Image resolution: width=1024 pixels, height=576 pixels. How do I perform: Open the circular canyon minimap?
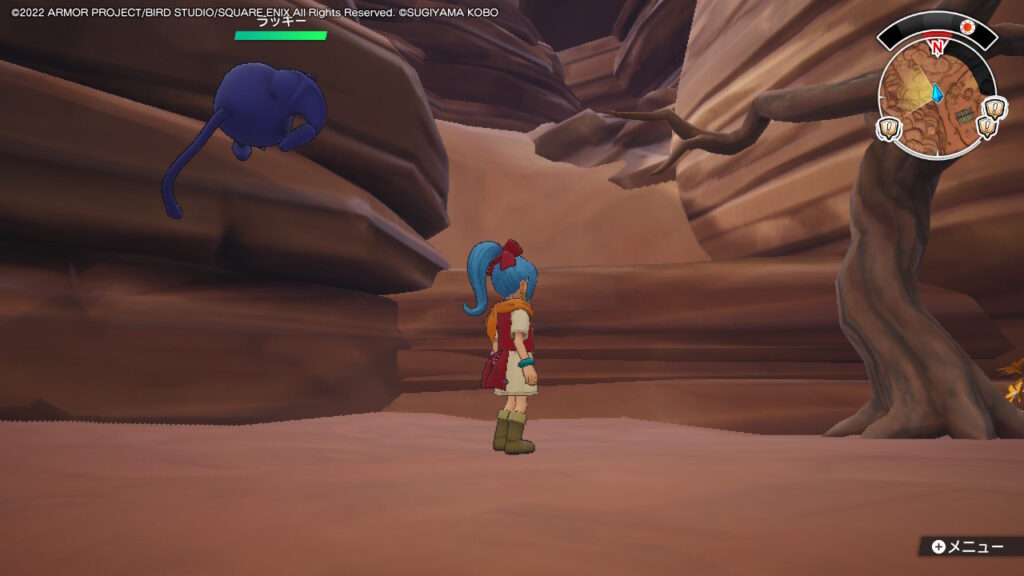coord(936,100)
